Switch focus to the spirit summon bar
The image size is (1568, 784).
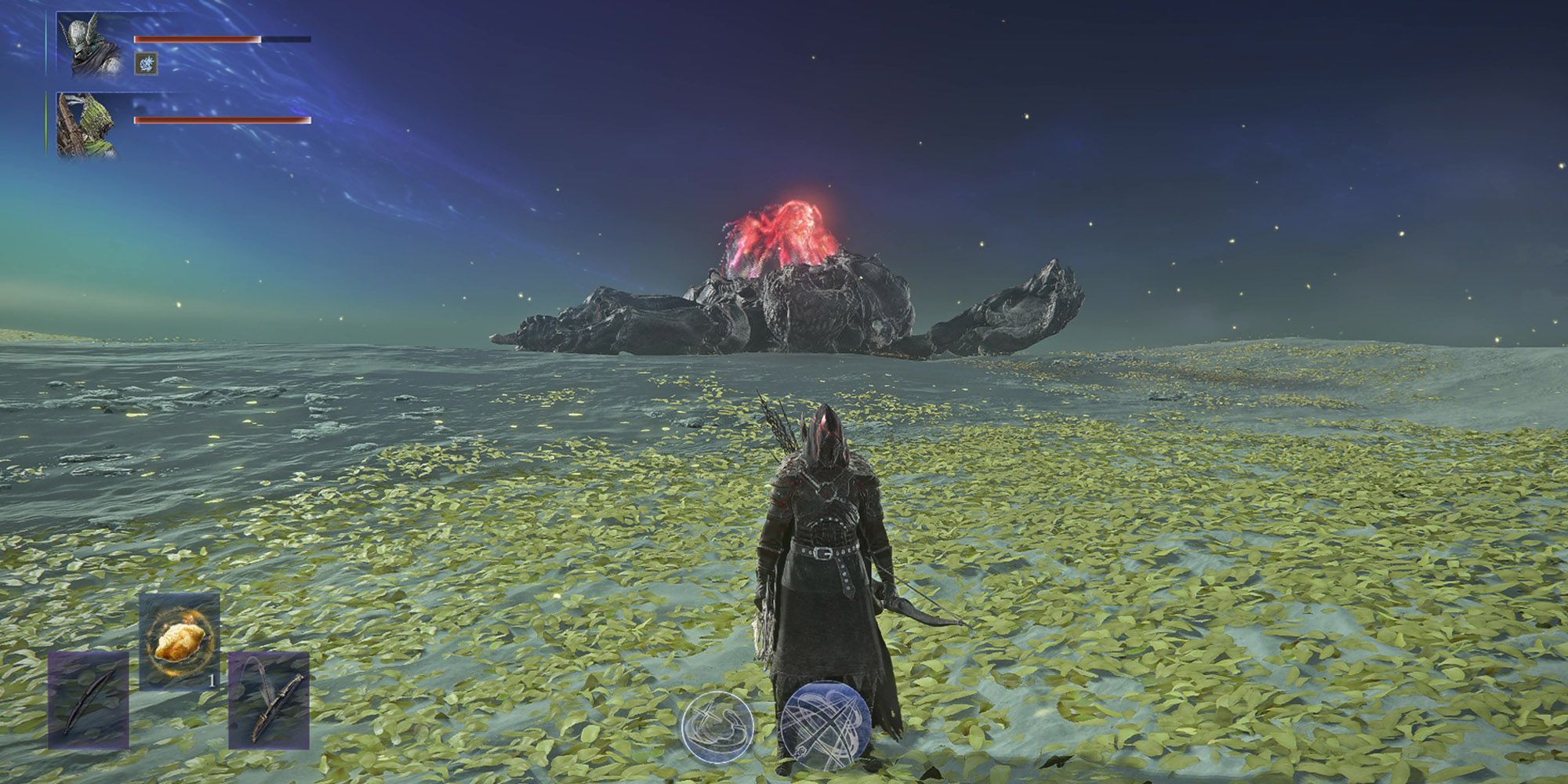tap(220, 122)
